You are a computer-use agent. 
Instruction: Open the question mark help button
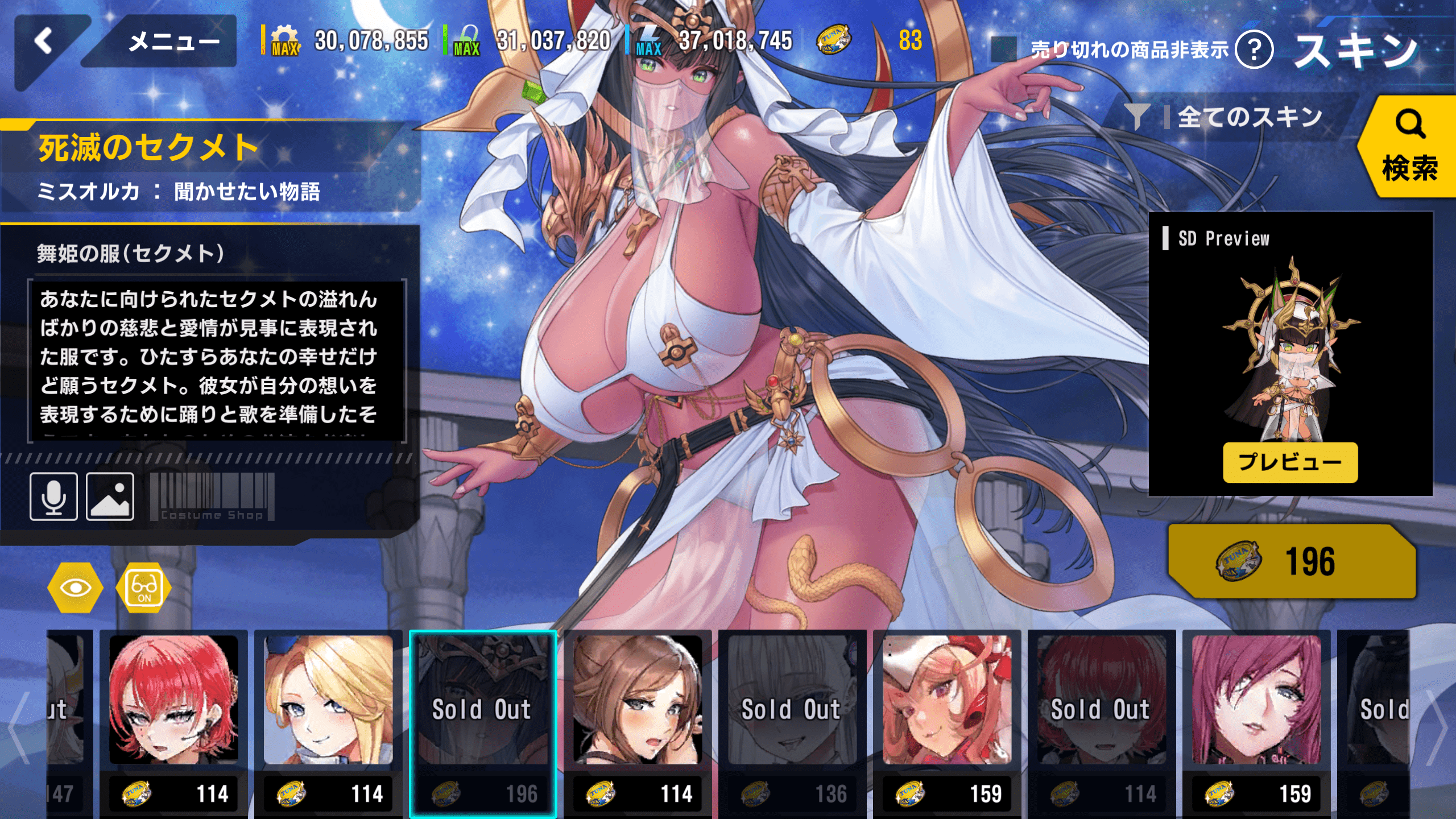pos(1254,50)
